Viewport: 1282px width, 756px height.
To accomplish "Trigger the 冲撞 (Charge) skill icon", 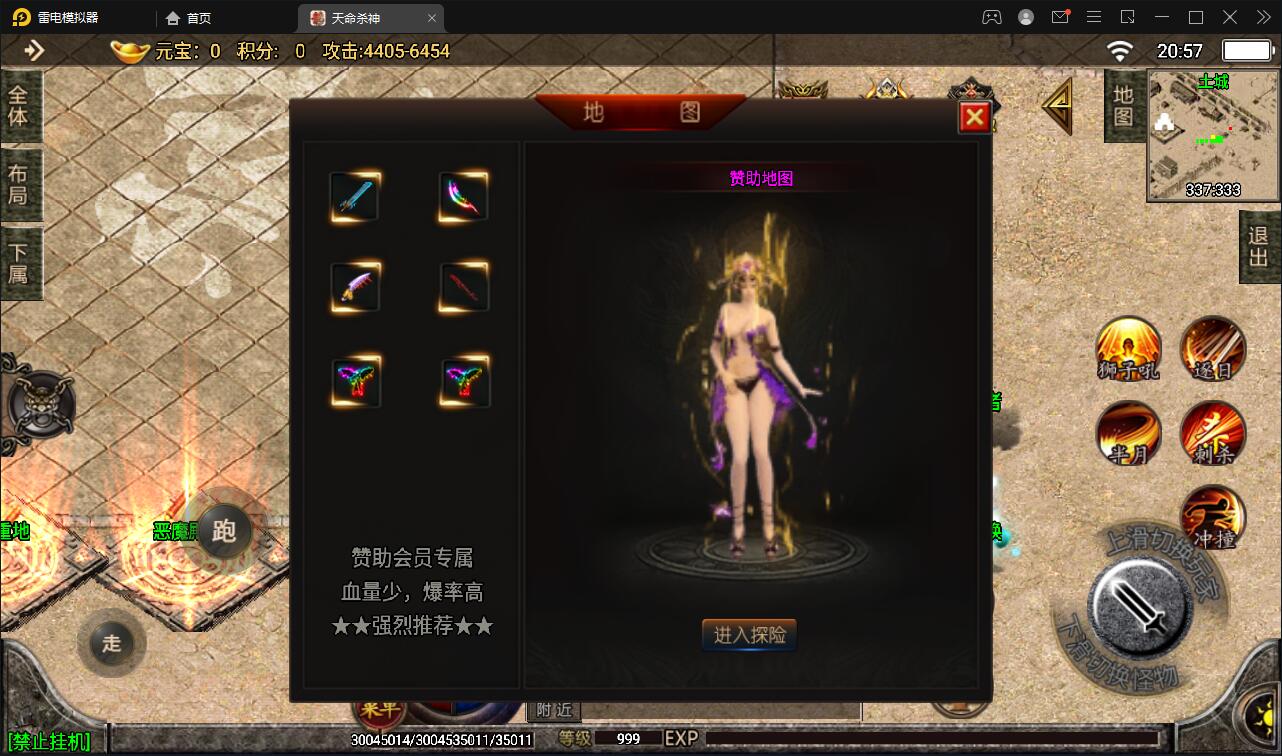I will click(x=1212, y=517).
